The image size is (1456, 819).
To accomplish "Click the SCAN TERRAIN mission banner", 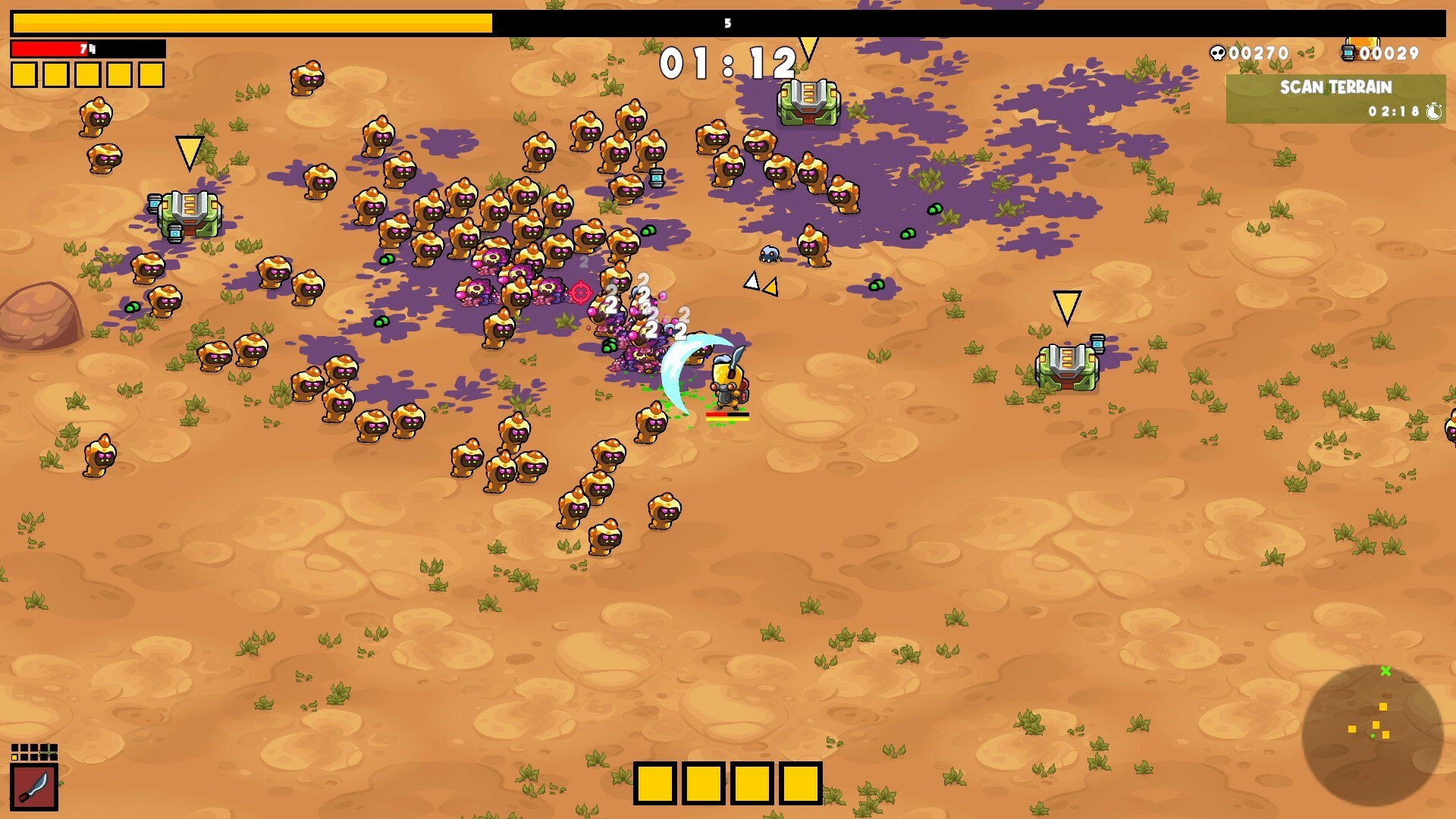I will point(1336,87).
